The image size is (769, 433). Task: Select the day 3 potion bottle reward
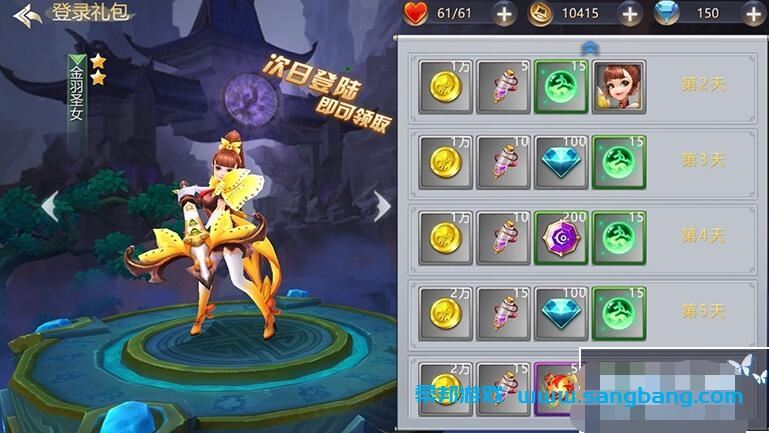(x=503, y=162)
